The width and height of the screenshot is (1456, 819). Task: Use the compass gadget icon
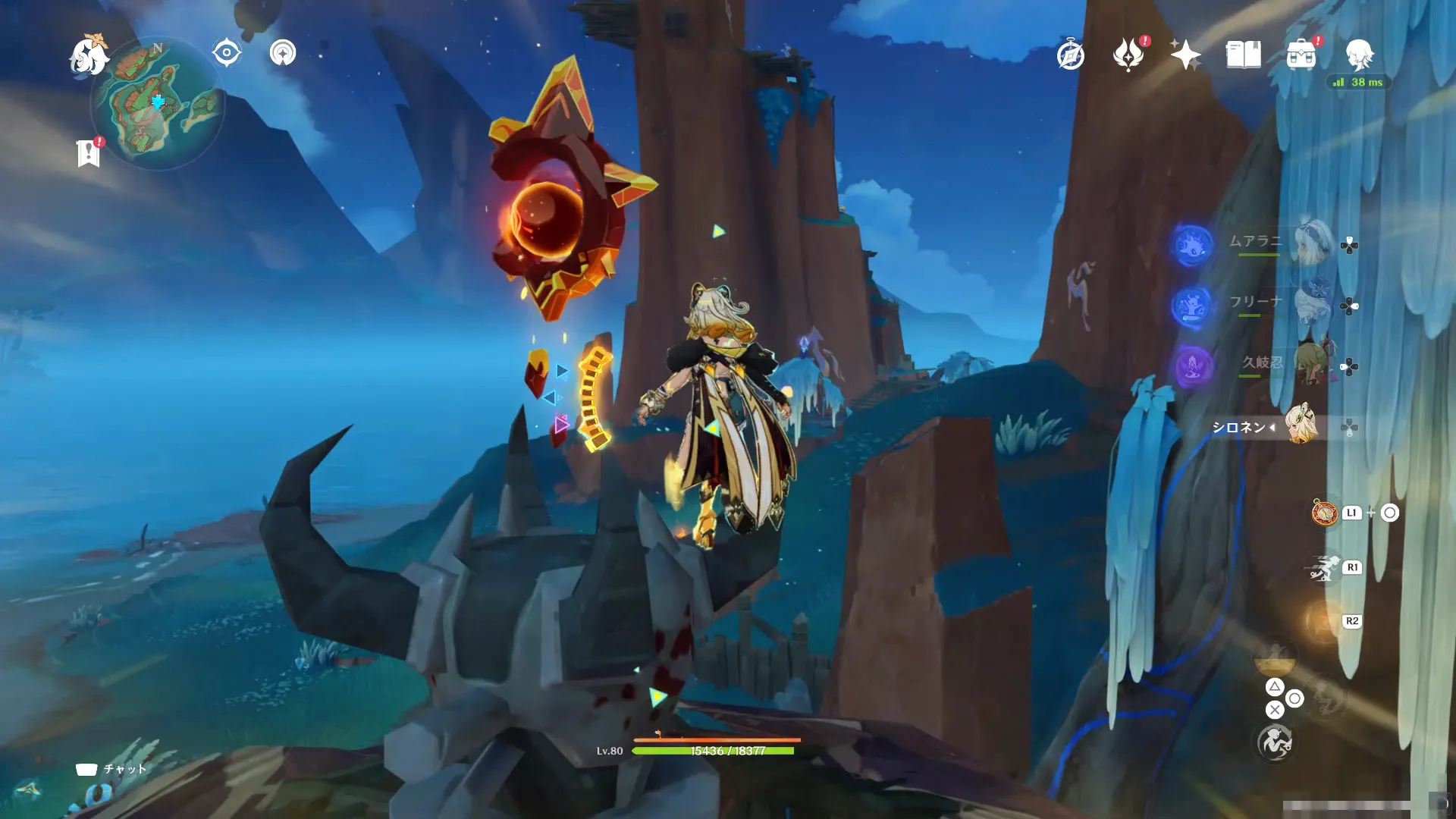[x=1325, y=513]
